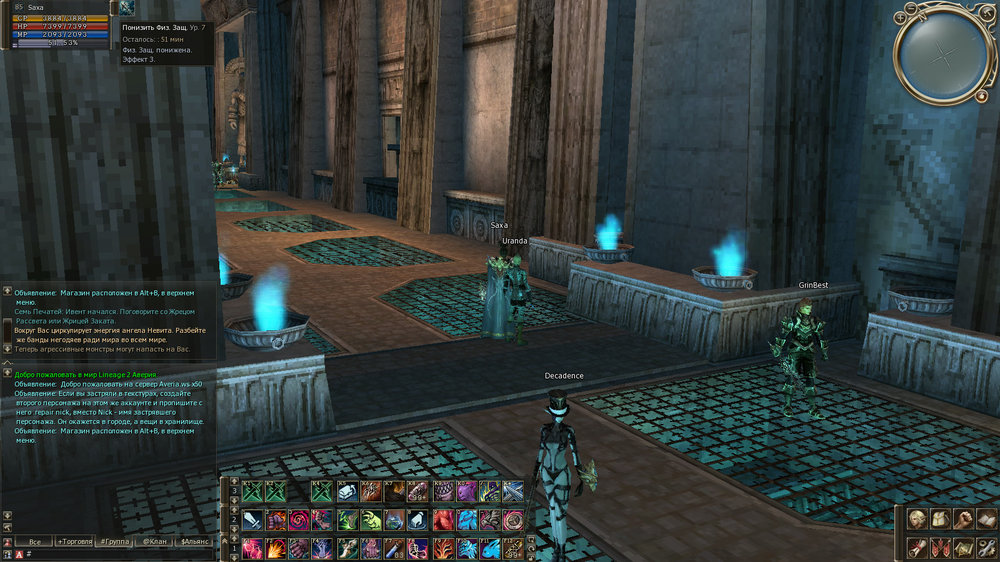Open the clan banners icon
The height and width of the screenshot is (562, 1000).
point(939,547)
